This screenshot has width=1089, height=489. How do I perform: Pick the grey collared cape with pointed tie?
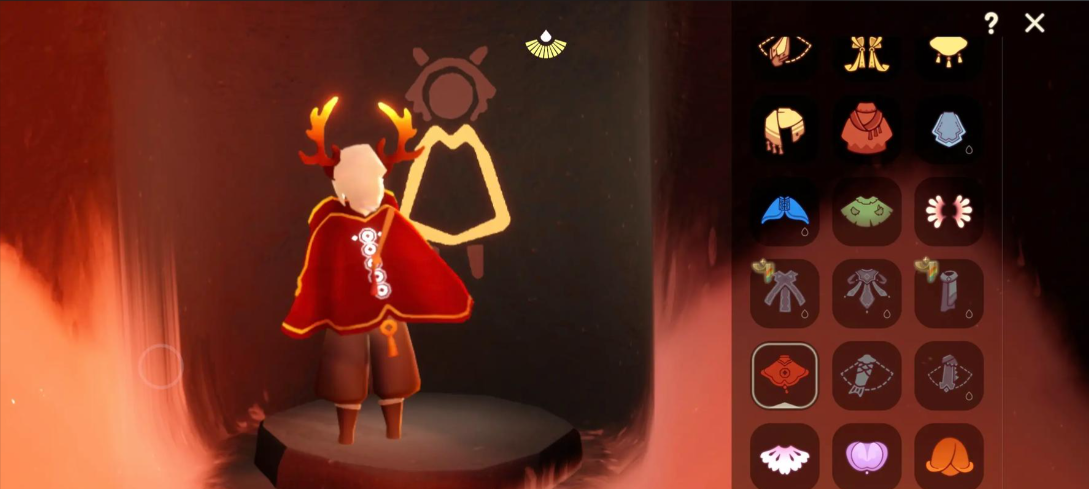(x=866, y=294)
